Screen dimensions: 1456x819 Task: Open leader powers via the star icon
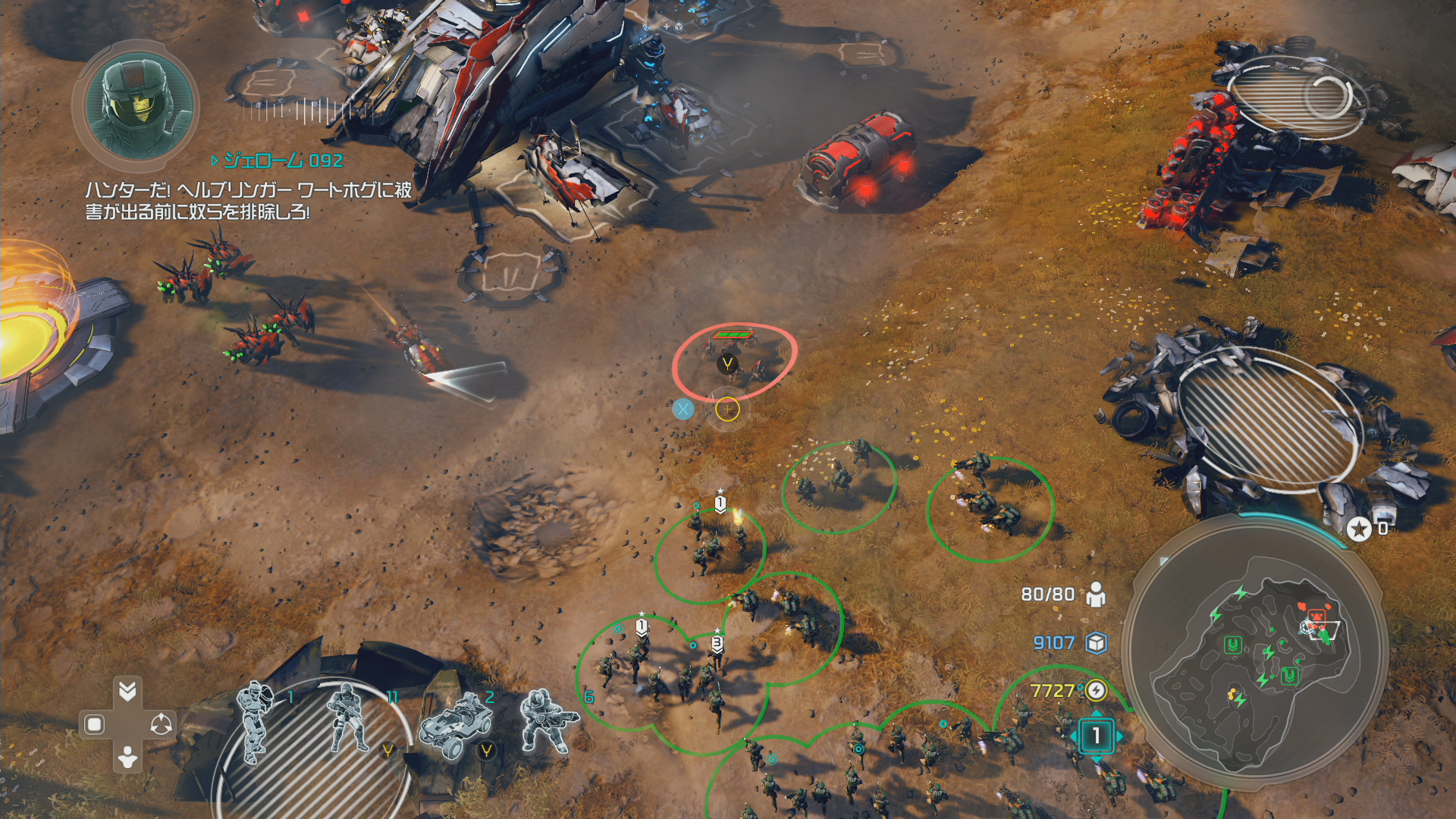tap(1359, 529)
